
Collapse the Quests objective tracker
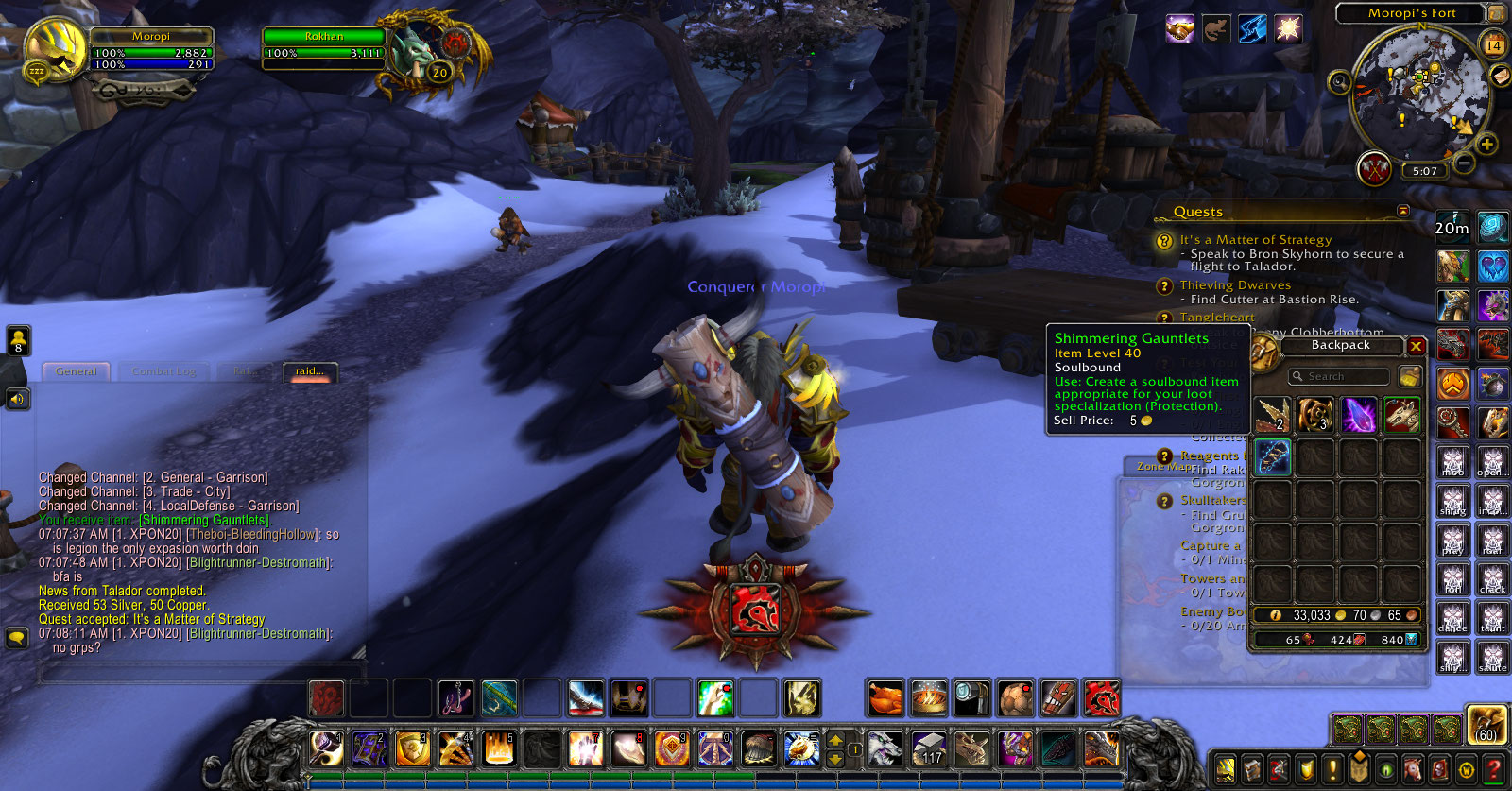pos(1403,211)
